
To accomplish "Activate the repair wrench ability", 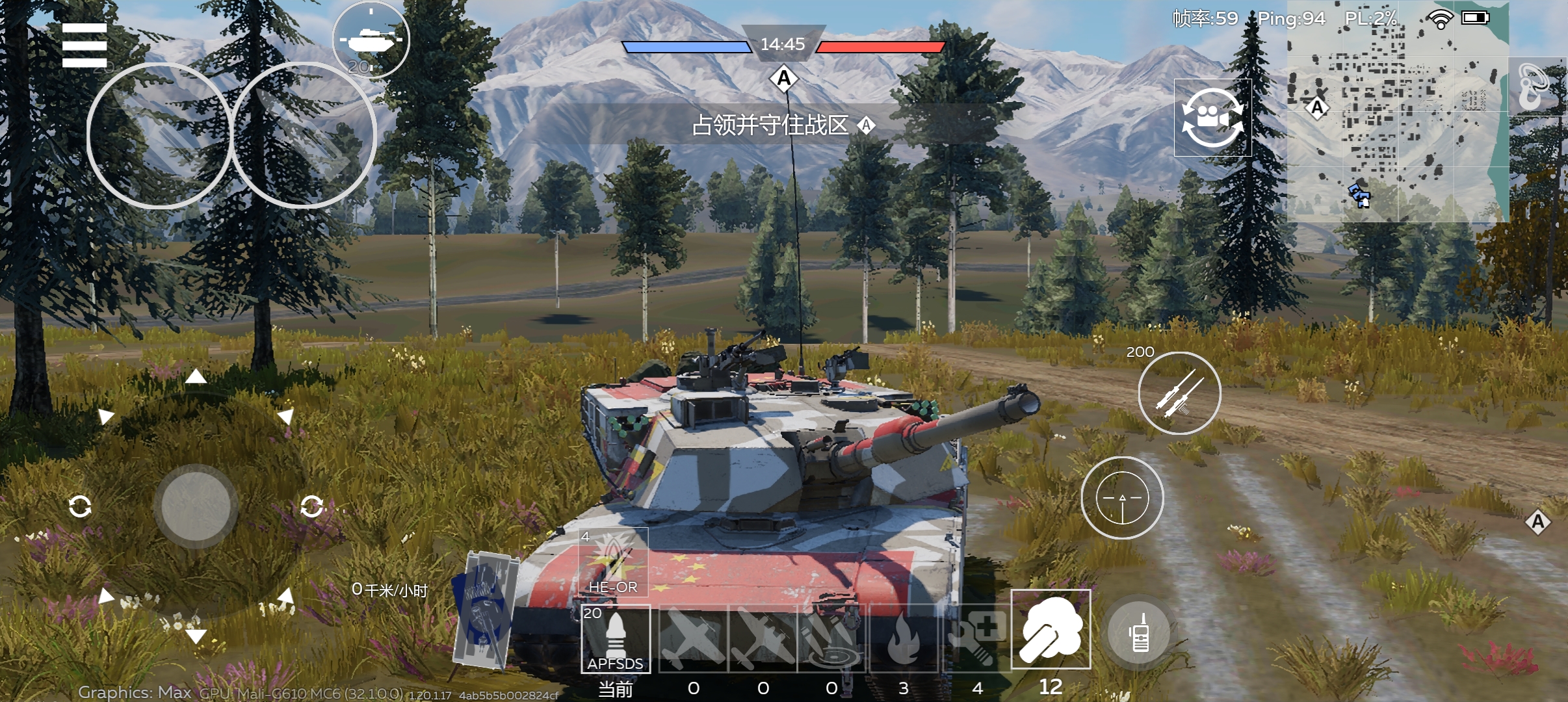I will pos(977,638).
